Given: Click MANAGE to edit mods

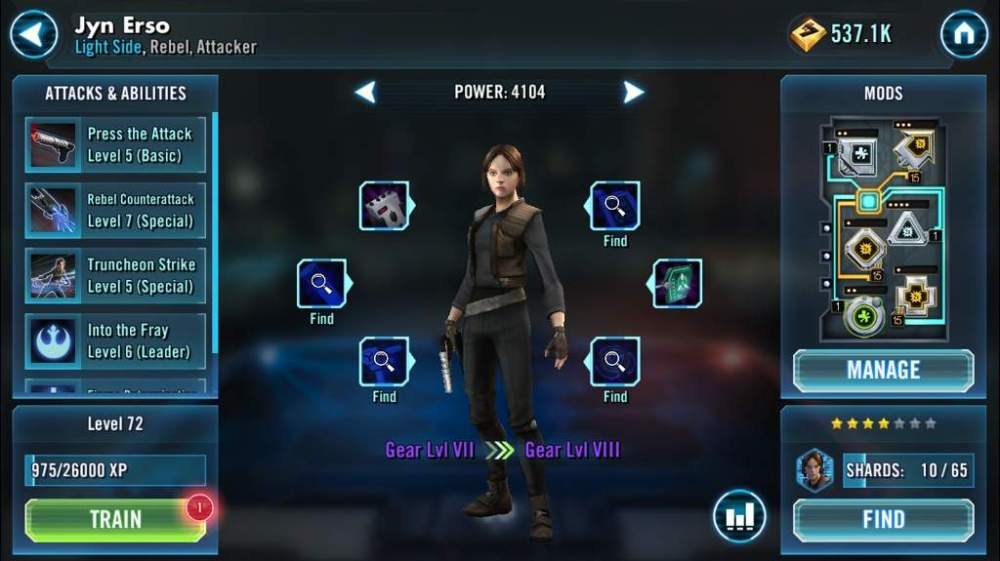Looking at the screenshot, I should 883,370.
